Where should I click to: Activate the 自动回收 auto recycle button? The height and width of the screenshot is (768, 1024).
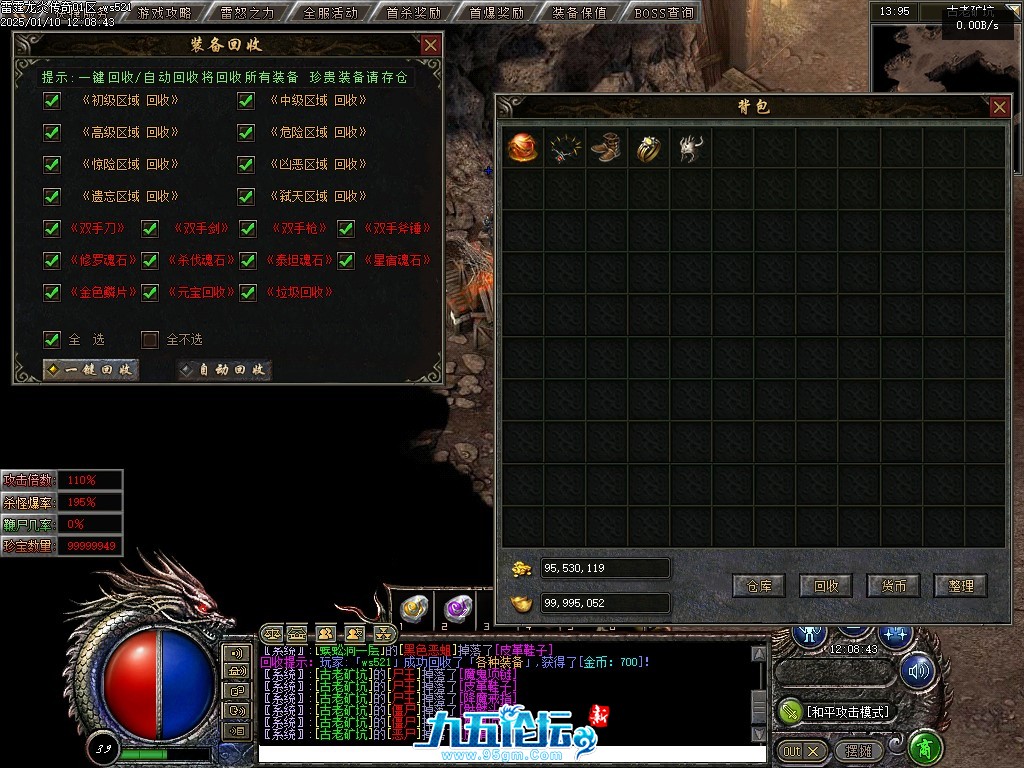[x=224, y=370]
